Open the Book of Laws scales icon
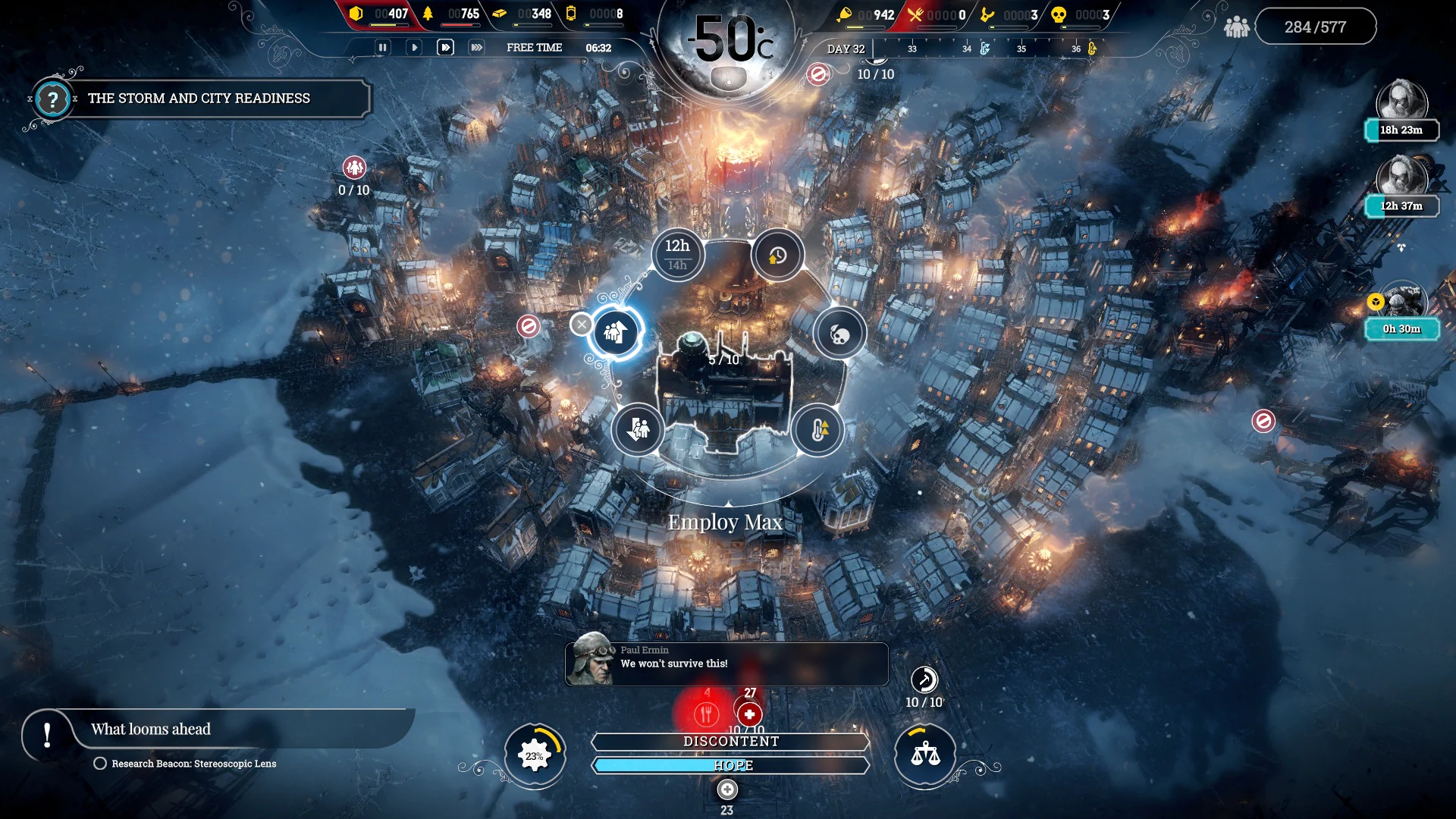Screen dimensions: 1456x819 (924, 755)
